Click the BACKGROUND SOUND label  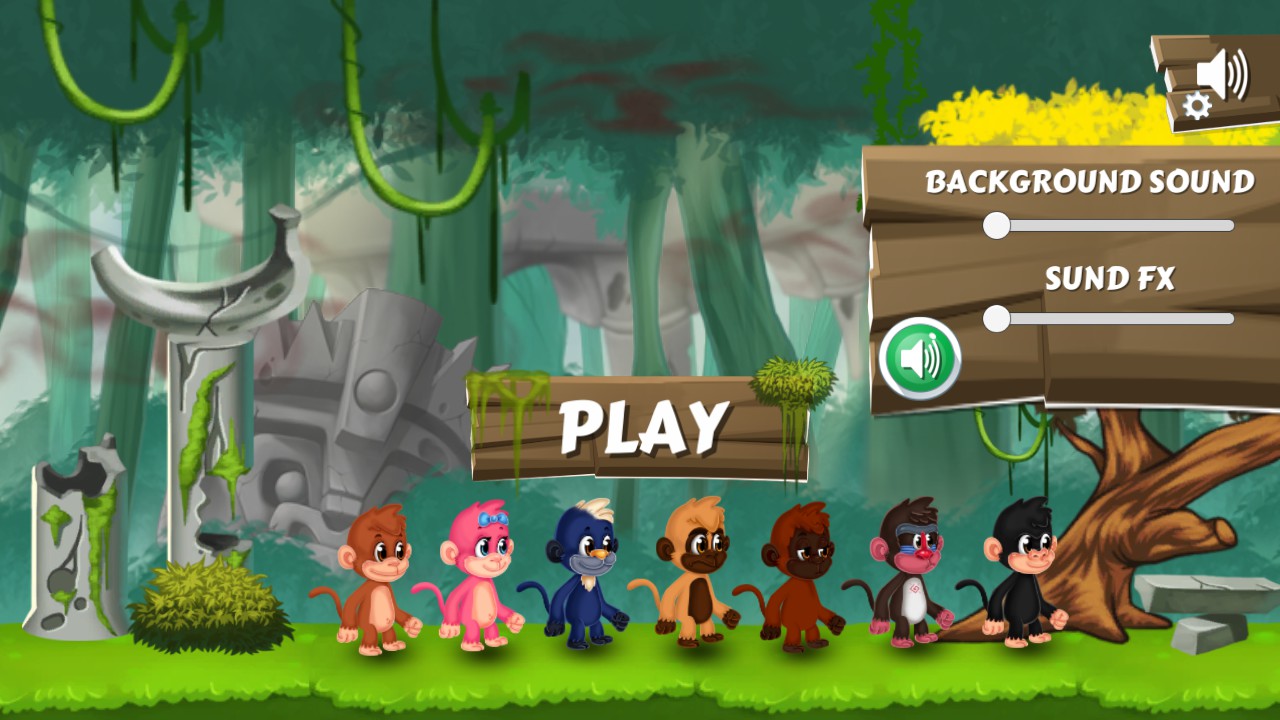click(x=1088, y=184)
